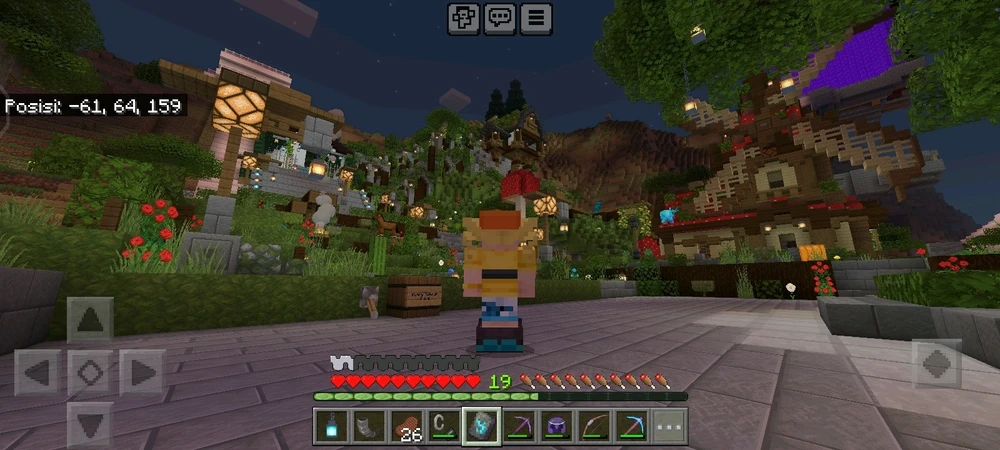The image size is (1000, 450).
Task: Open the emote menu button
Action: point(463,18)
